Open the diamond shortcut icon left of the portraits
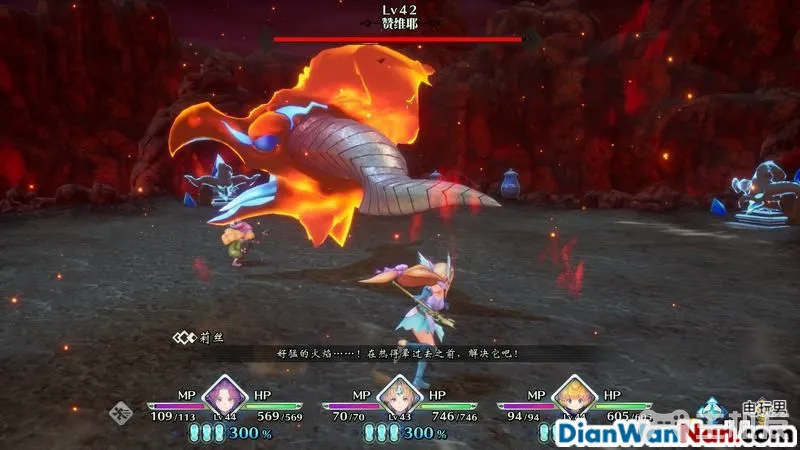This screenshot has width=800, height=450. 122,410
